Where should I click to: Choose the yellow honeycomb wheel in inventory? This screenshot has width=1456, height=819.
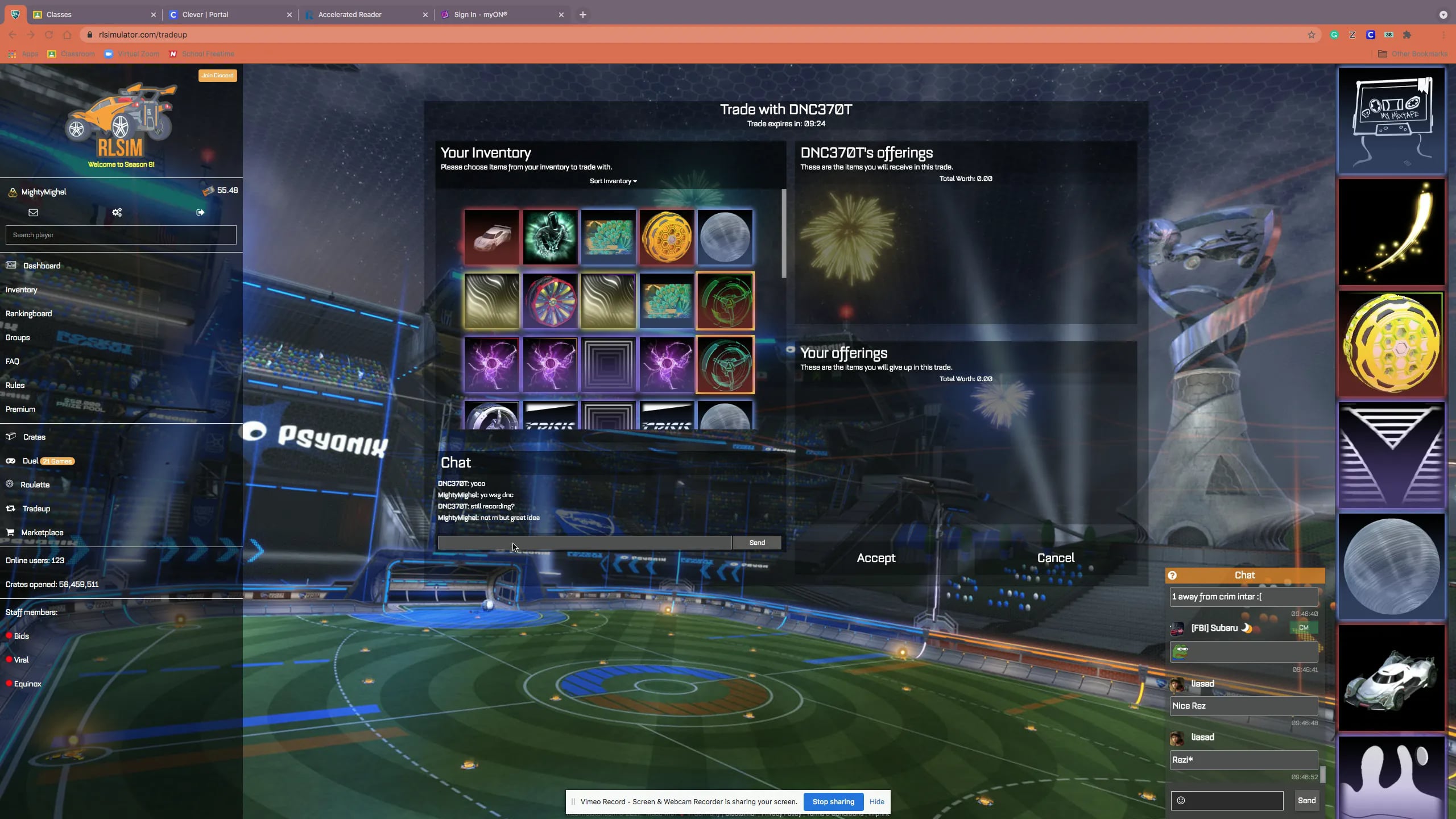click(x=666, y=237)
